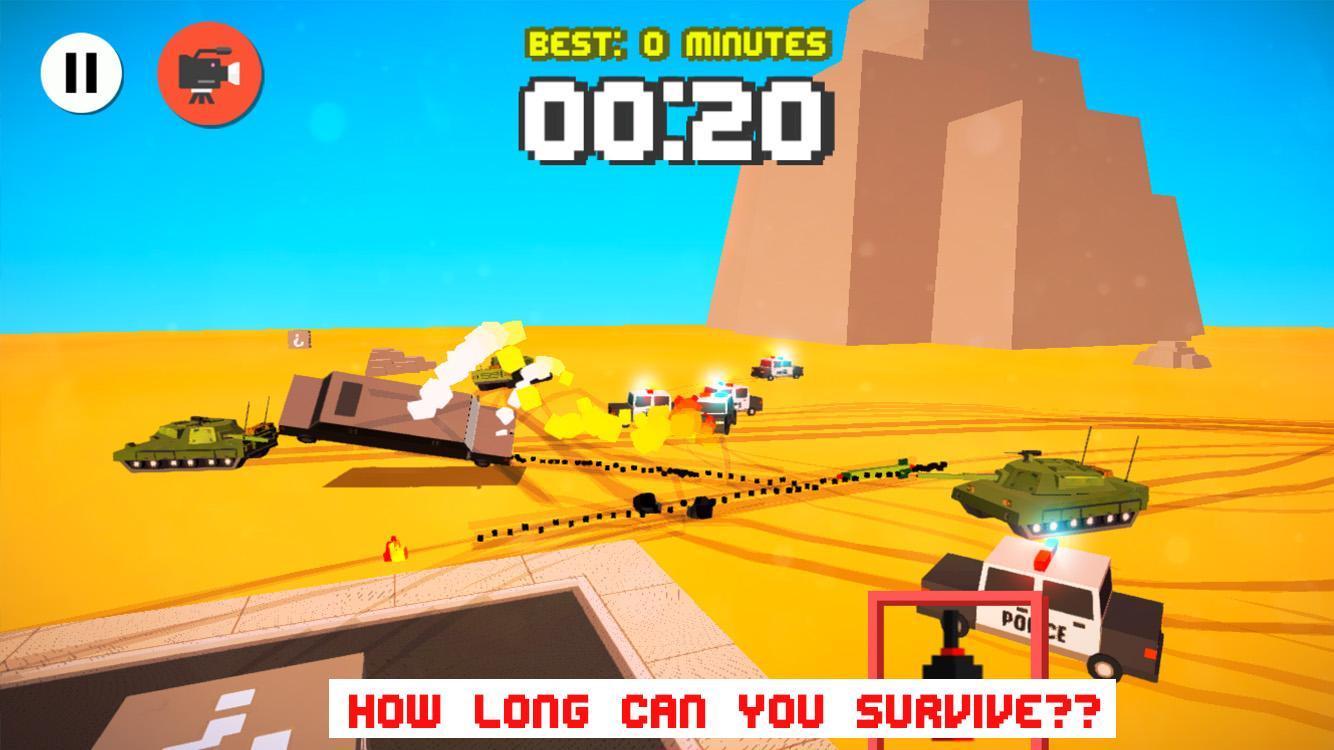Click the pause icon to toggle game pause
1334x750 pixels.
click(82, 70)
